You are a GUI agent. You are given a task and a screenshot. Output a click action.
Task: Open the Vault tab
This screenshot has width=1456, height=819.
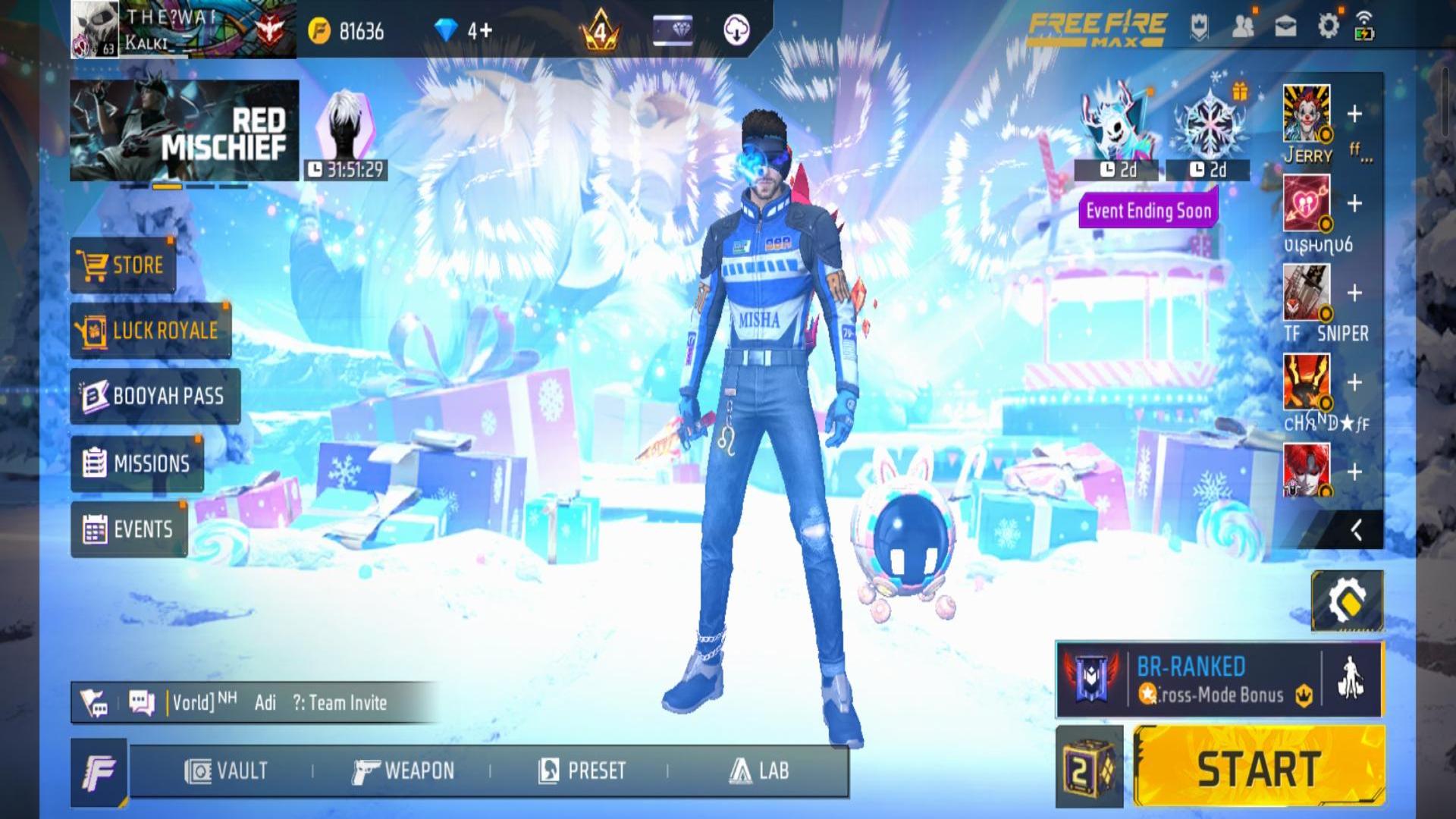pyautogui.click(x=226, y=771)
